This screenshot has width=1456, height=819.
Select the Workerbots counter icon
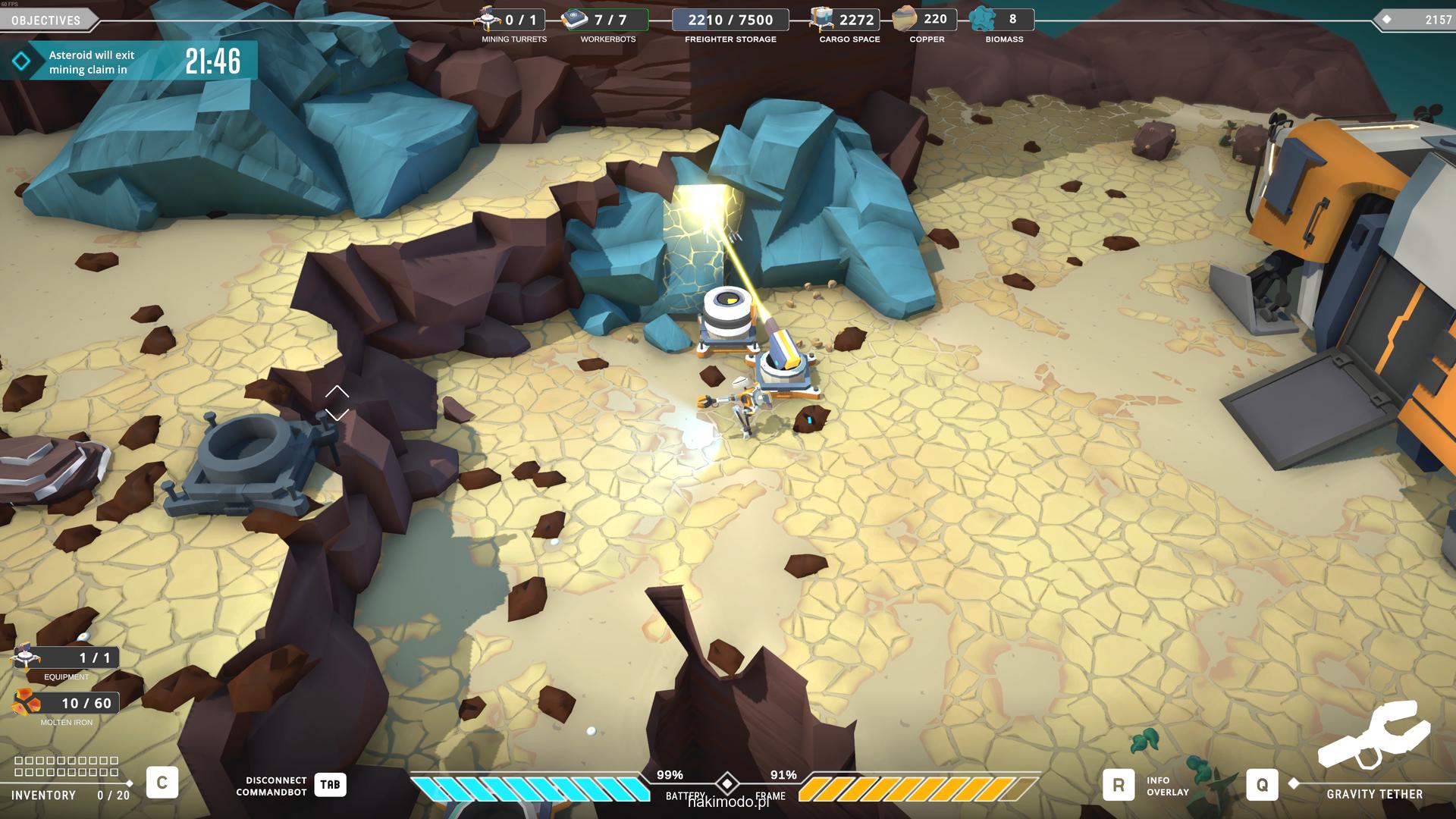575,19
